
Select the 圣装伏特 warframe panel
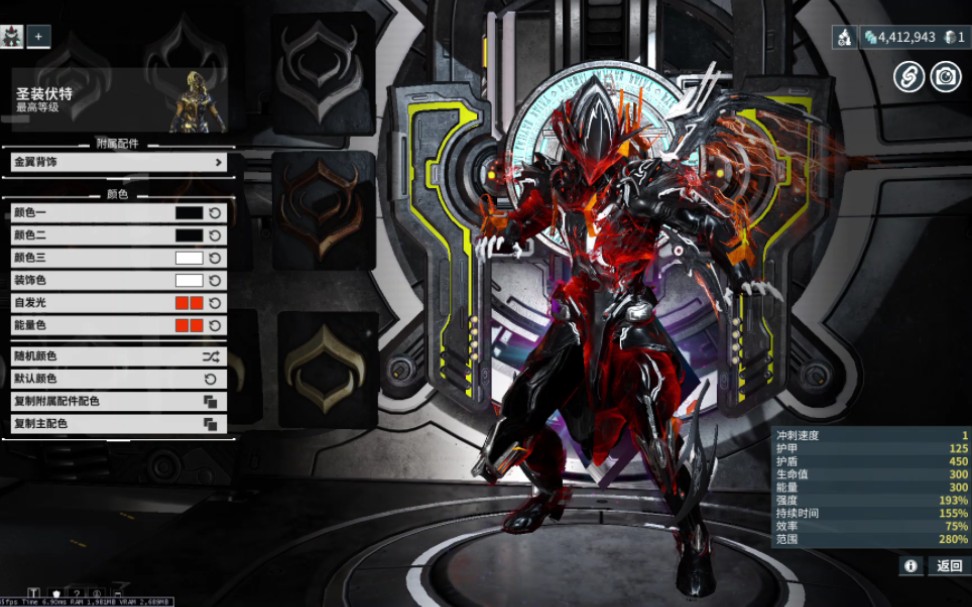(x=118, y=100)
